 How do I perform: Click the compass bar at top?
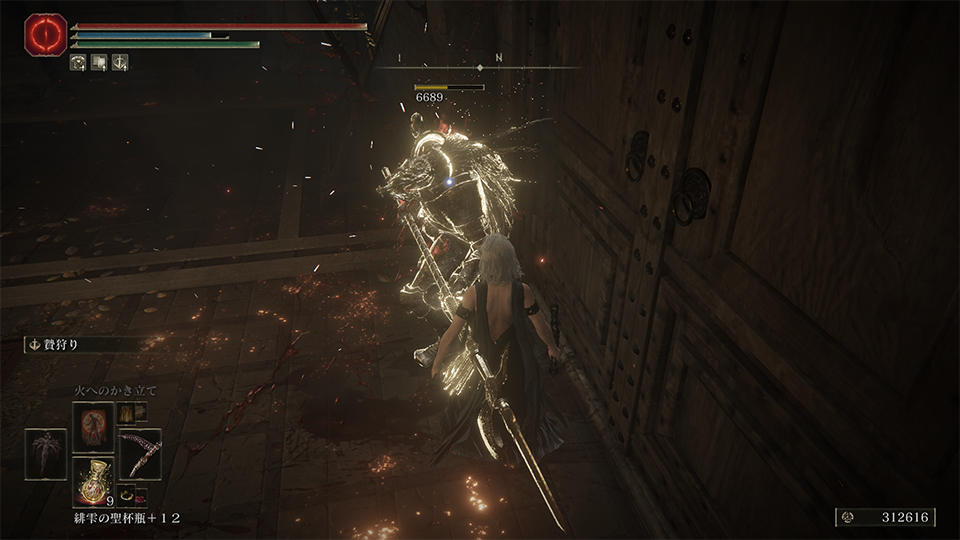pos(480,67)
